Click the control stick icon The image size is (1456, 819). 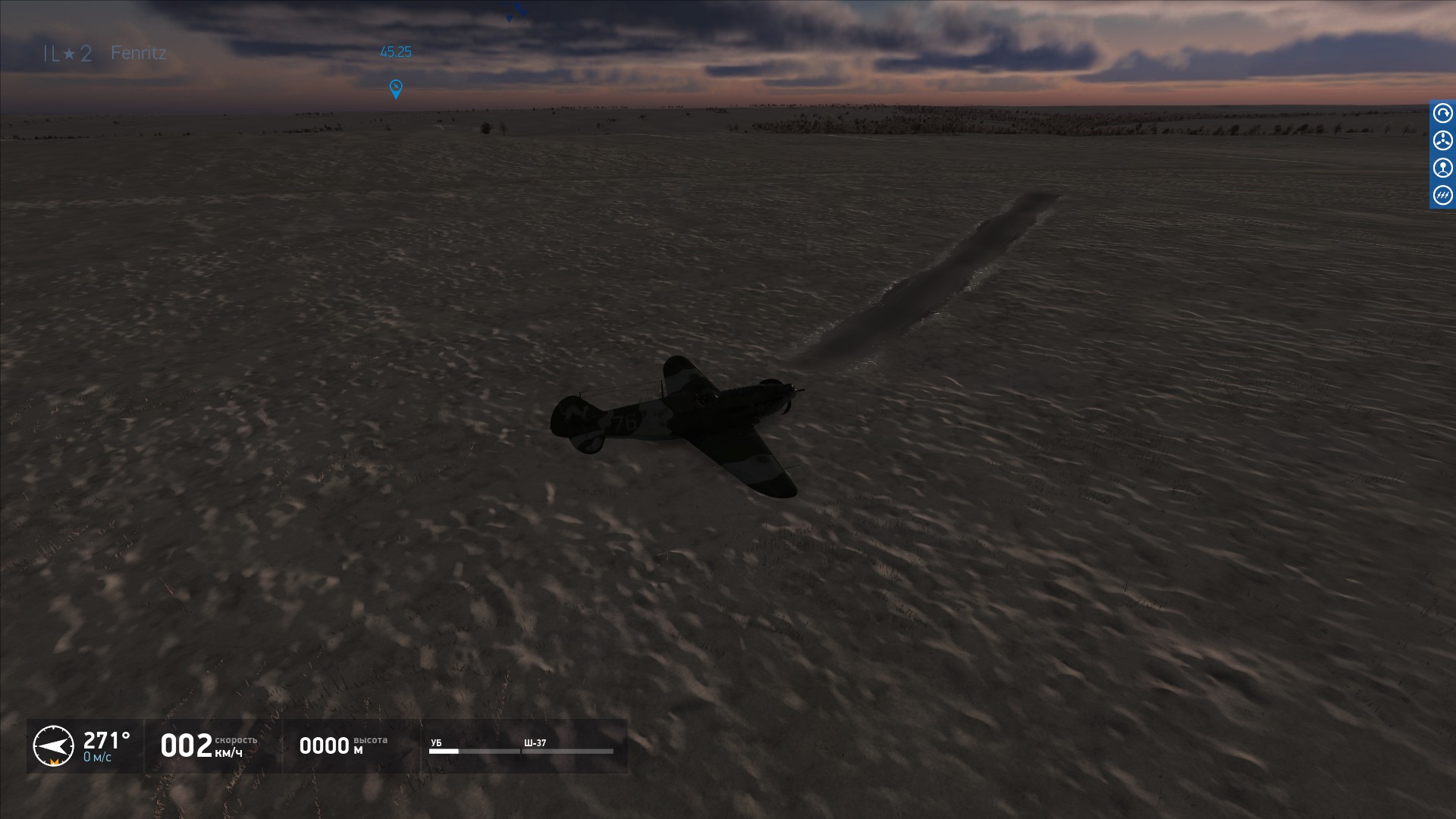click(x=1442, y=168)
